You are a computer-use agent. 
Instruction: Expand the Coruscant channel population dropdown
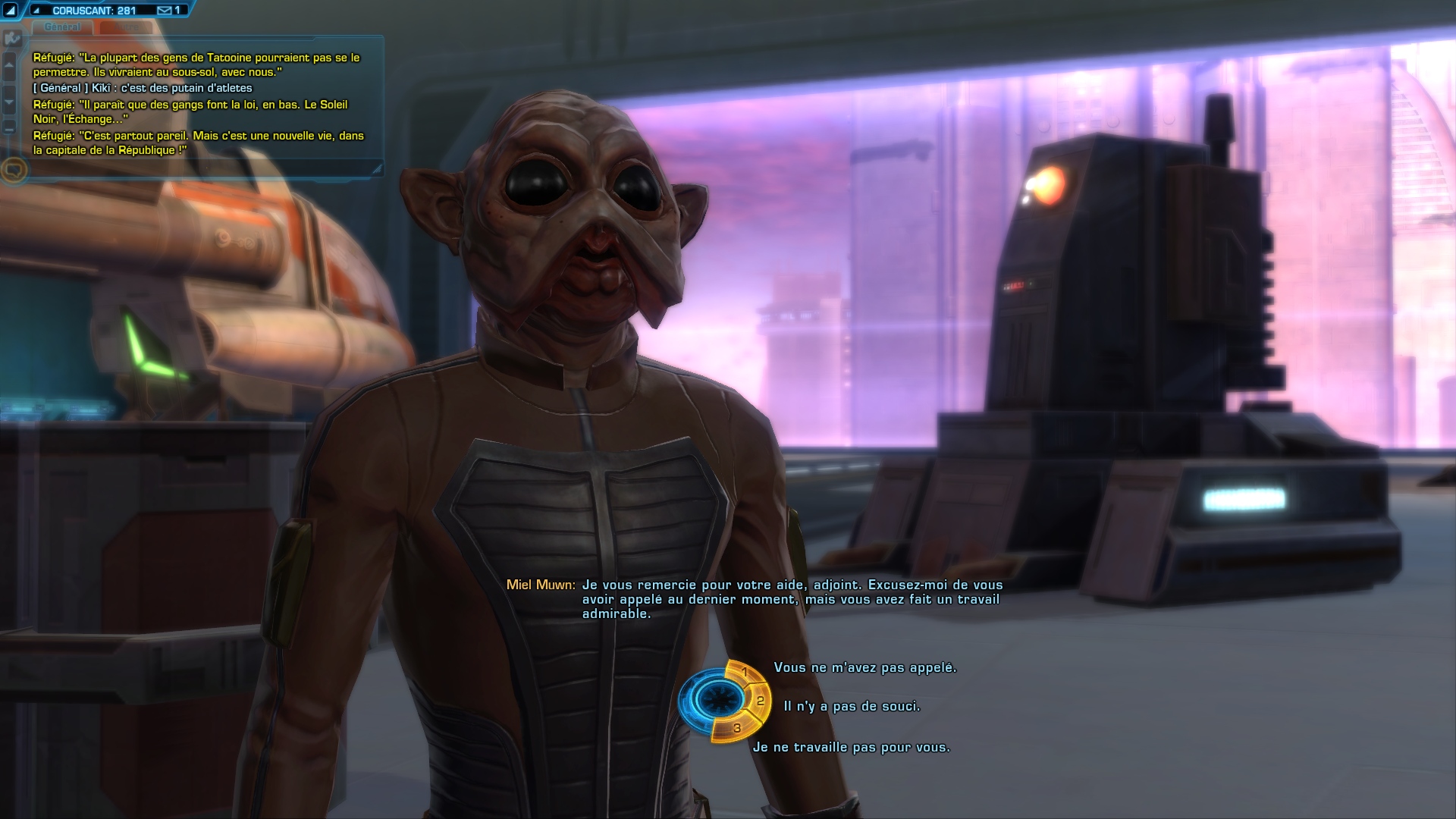36,11
